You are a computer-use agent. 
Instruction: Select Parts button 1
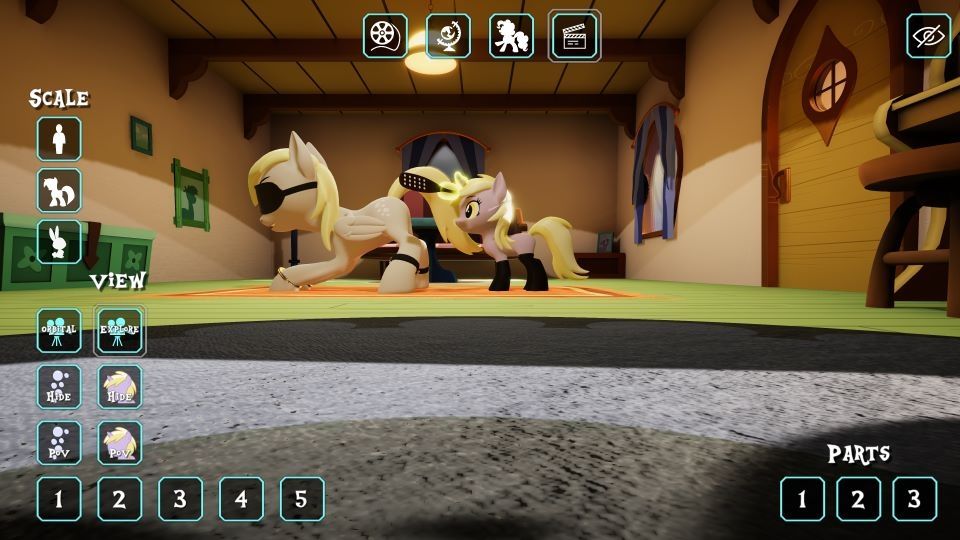tap(802, 499)
